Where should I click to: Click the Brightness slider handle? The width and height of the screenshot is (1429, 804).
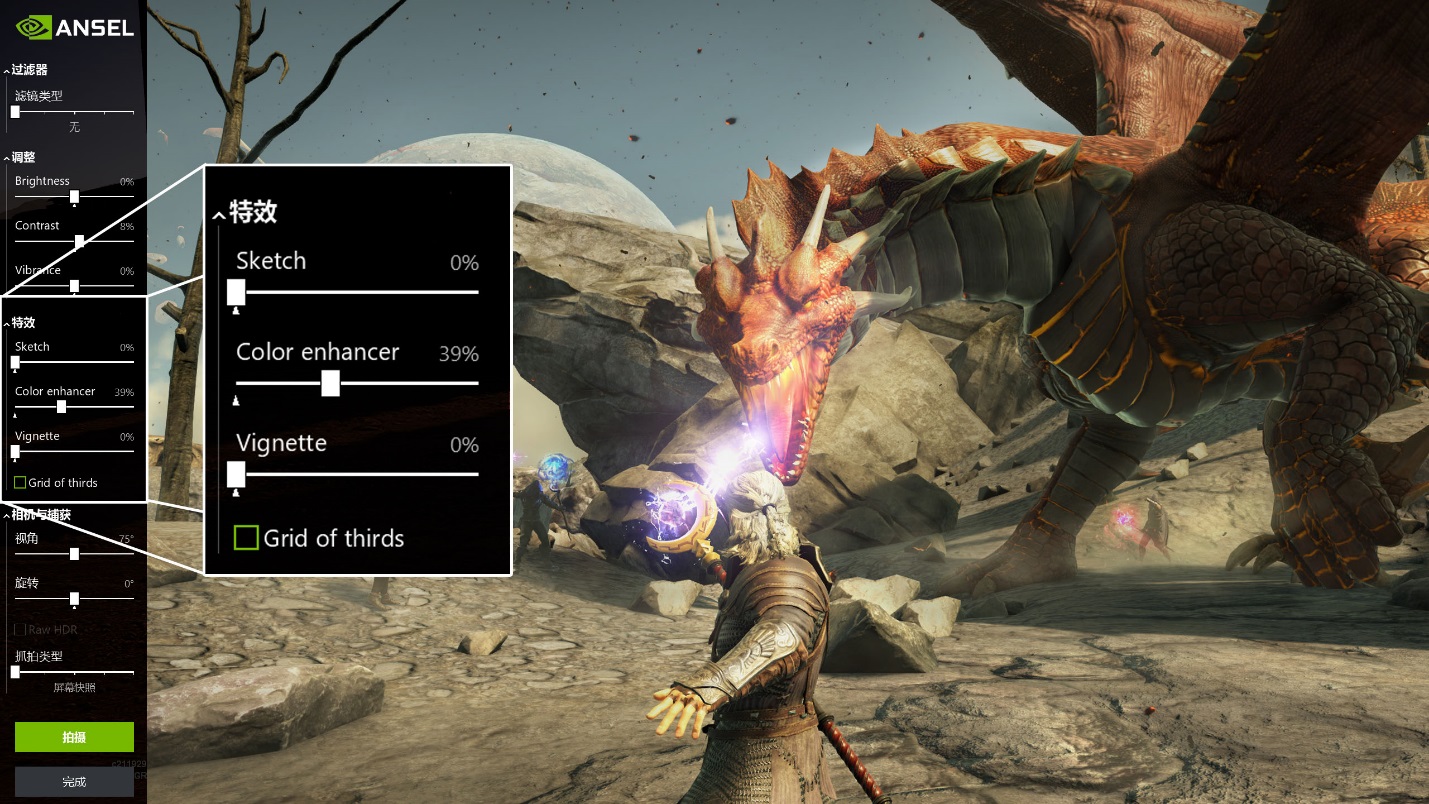[x=74, y=196]
